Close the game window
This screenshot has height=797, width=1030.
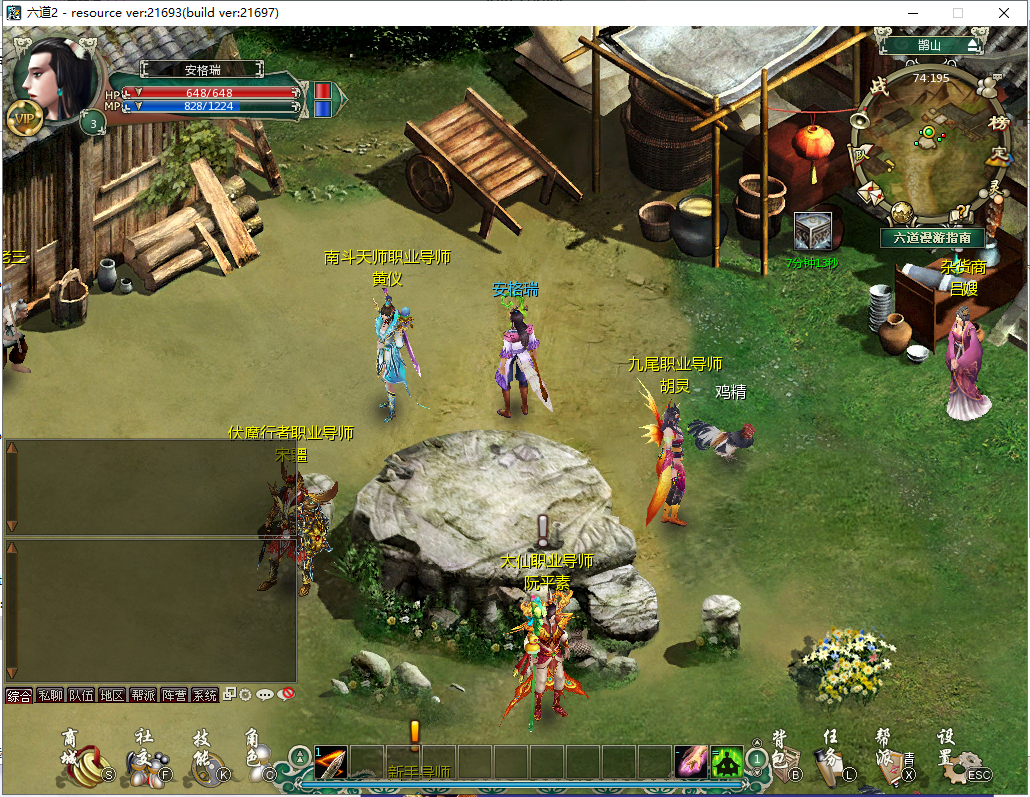pos(1004,13)
